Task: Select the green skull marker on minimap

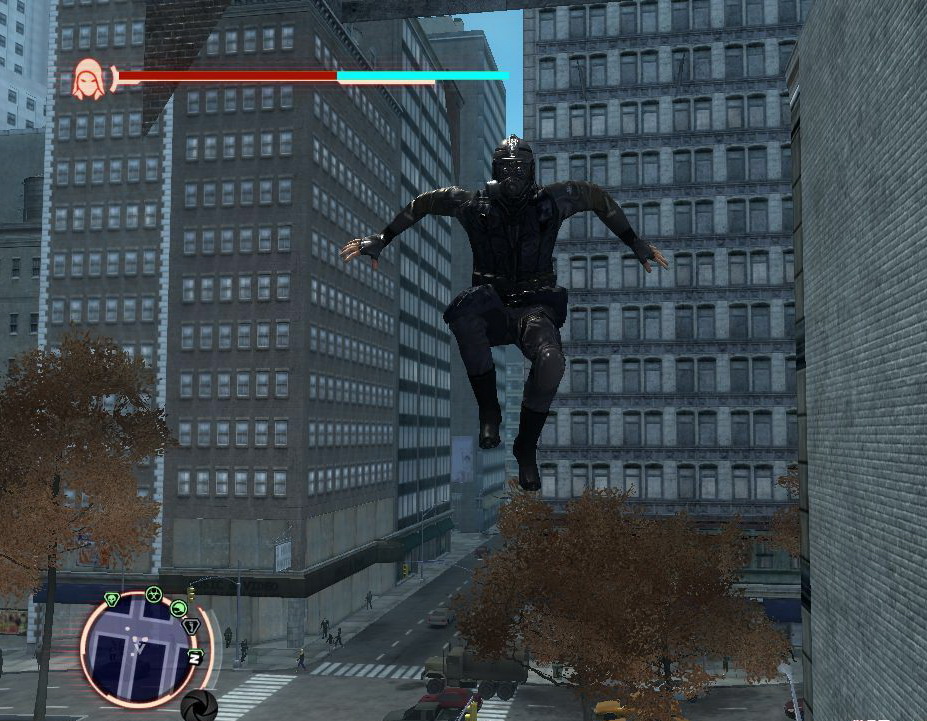Action: [112, 599]
